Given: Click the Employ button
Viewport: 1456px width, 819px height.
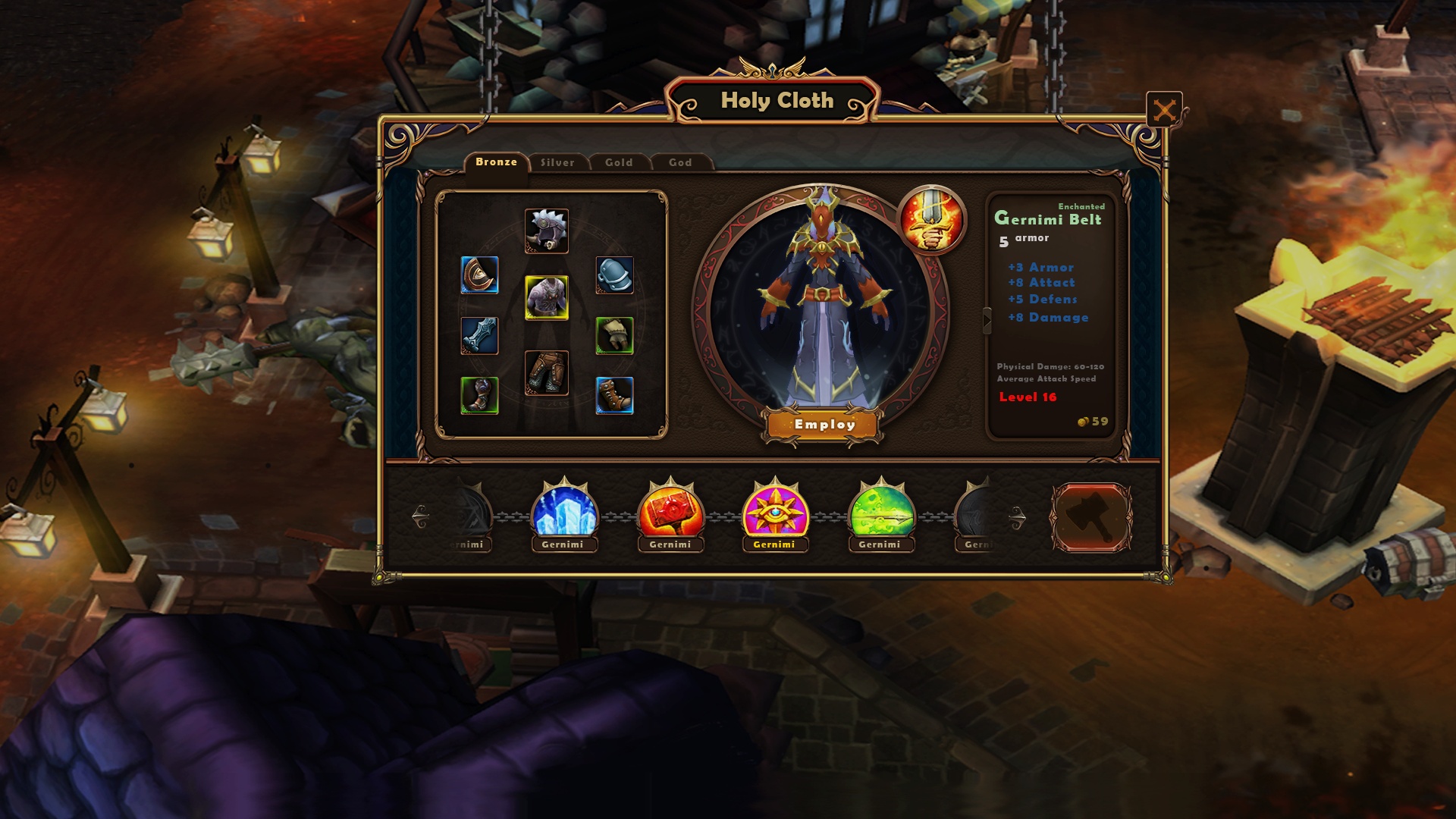Looking at the screenshot, I should [x=824, y=425].
